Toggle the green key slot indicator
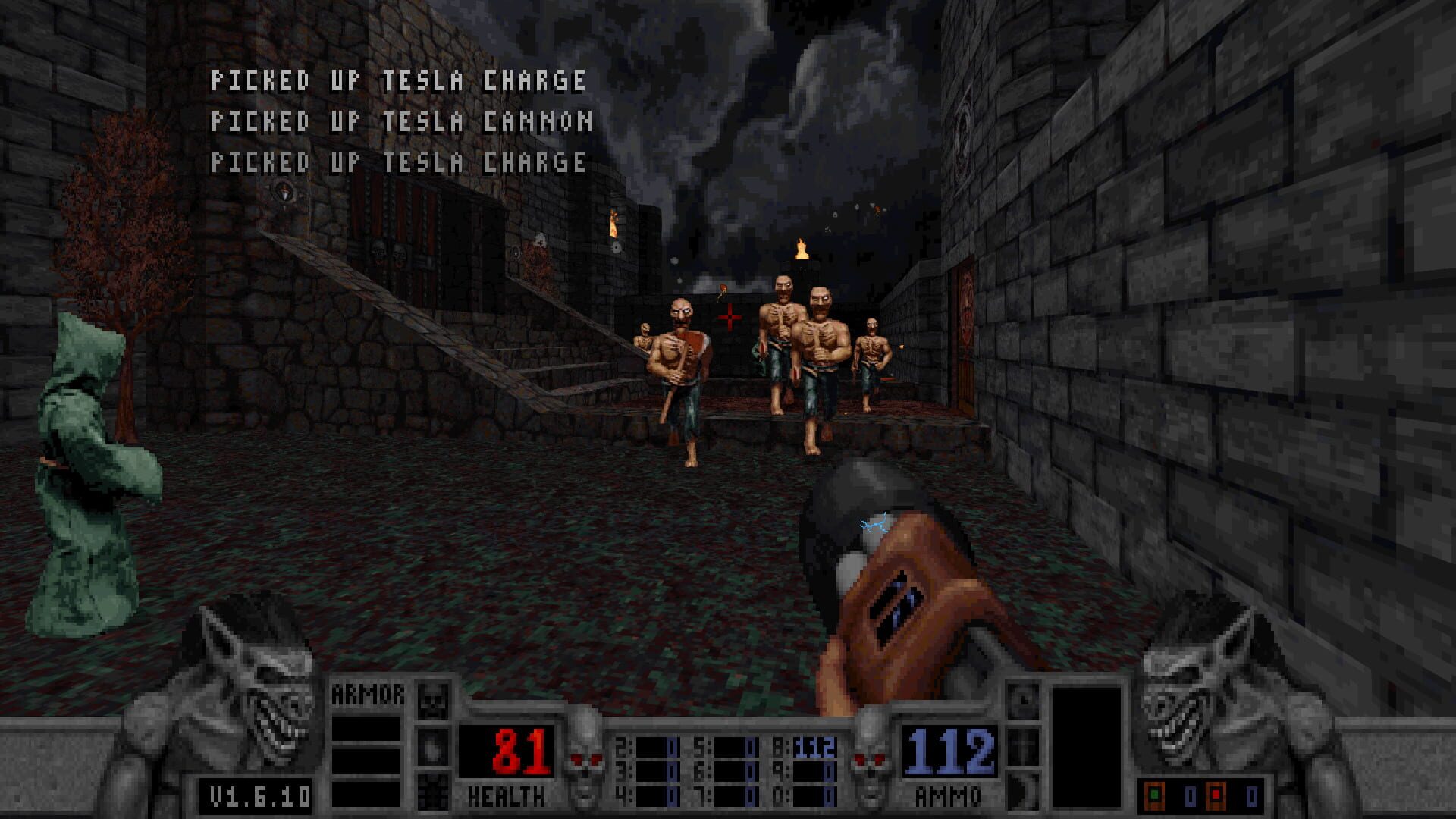 pyautogui.click(x=1154, y=794)
